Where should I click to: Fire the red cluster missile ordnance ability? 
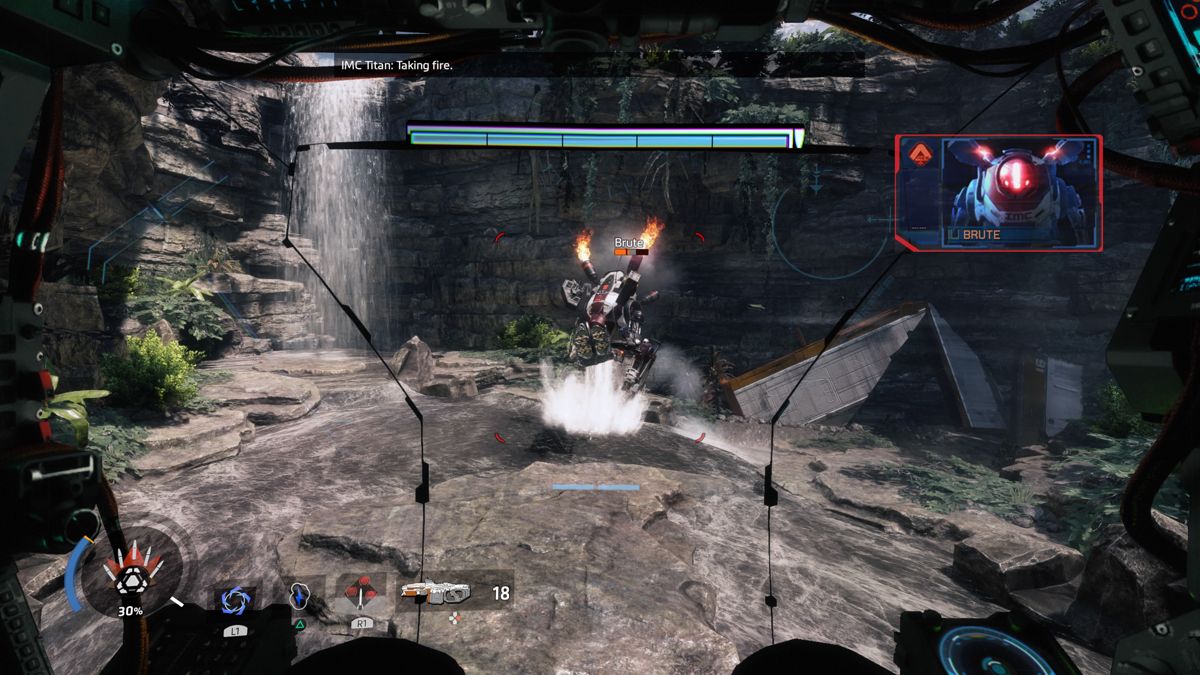[x=360, y=595]
